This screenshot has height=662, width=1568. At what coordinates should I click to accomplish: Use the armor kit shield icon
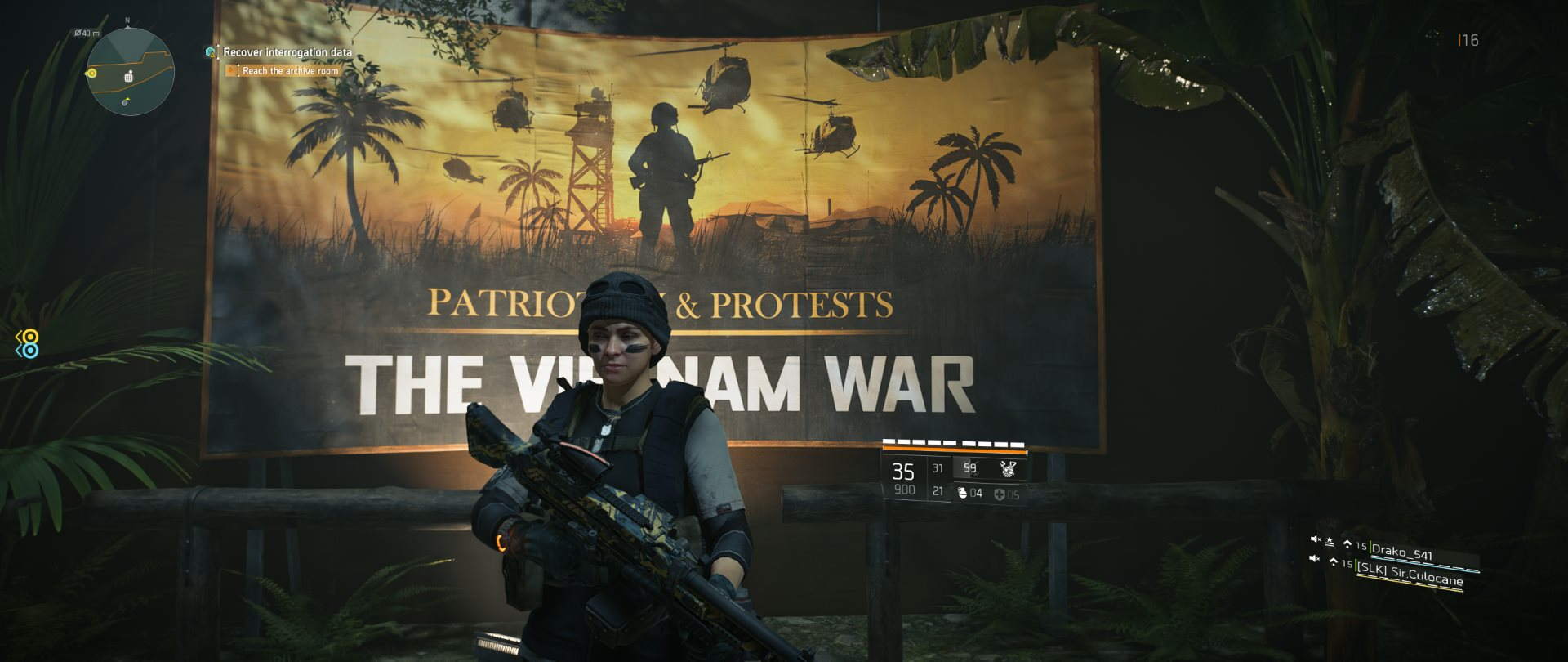tap(1001, 494)
